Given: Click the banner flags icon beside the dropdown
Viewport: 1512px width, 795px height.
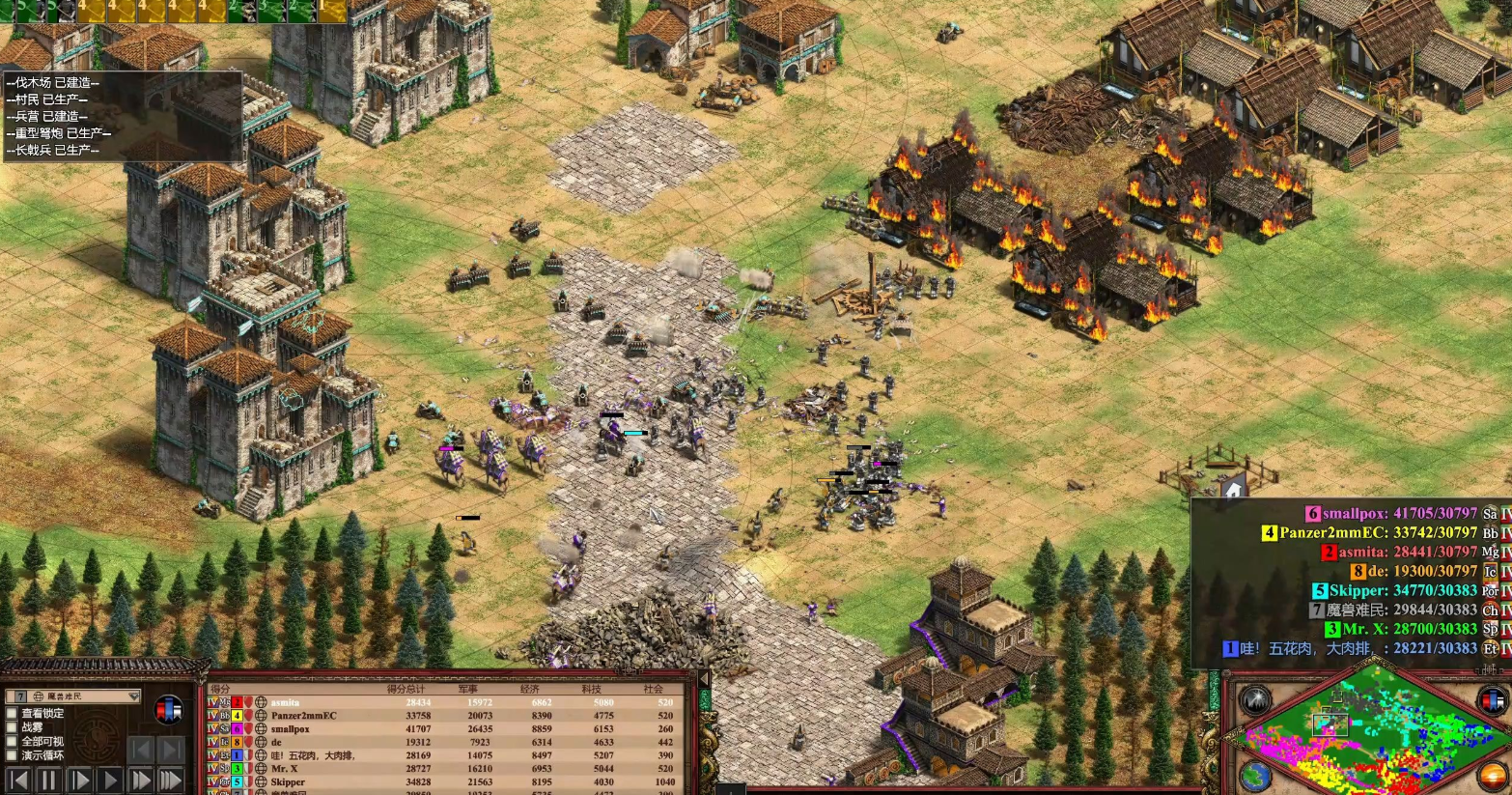Looking at the screenshot, I should pyautogui.click(x=168, y=710).
